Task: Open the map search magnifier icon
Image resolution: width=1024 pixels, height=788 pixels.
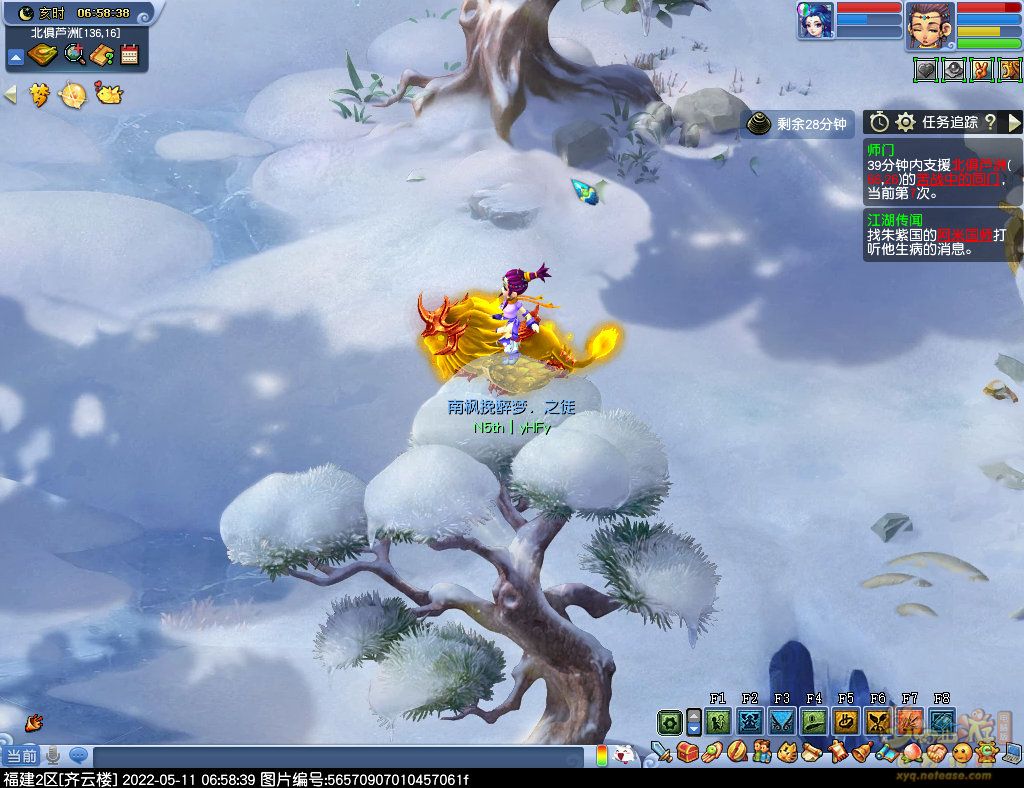Action: 75,55
